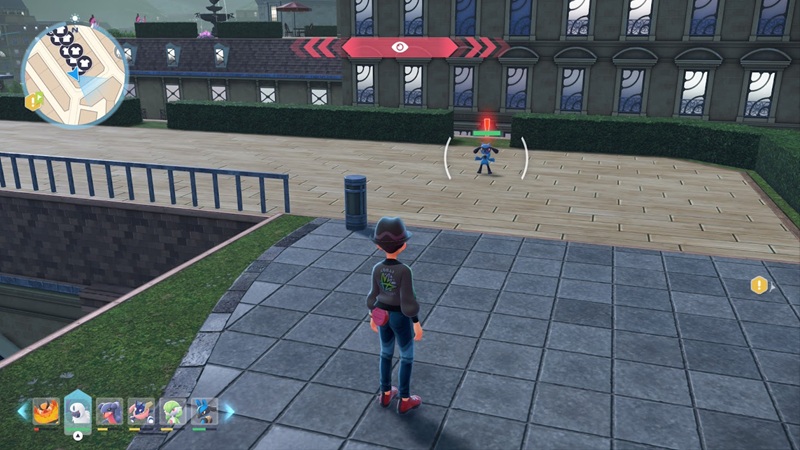Choose Lucario in the party bar
The image size is (800, 450).
(204, 411)
